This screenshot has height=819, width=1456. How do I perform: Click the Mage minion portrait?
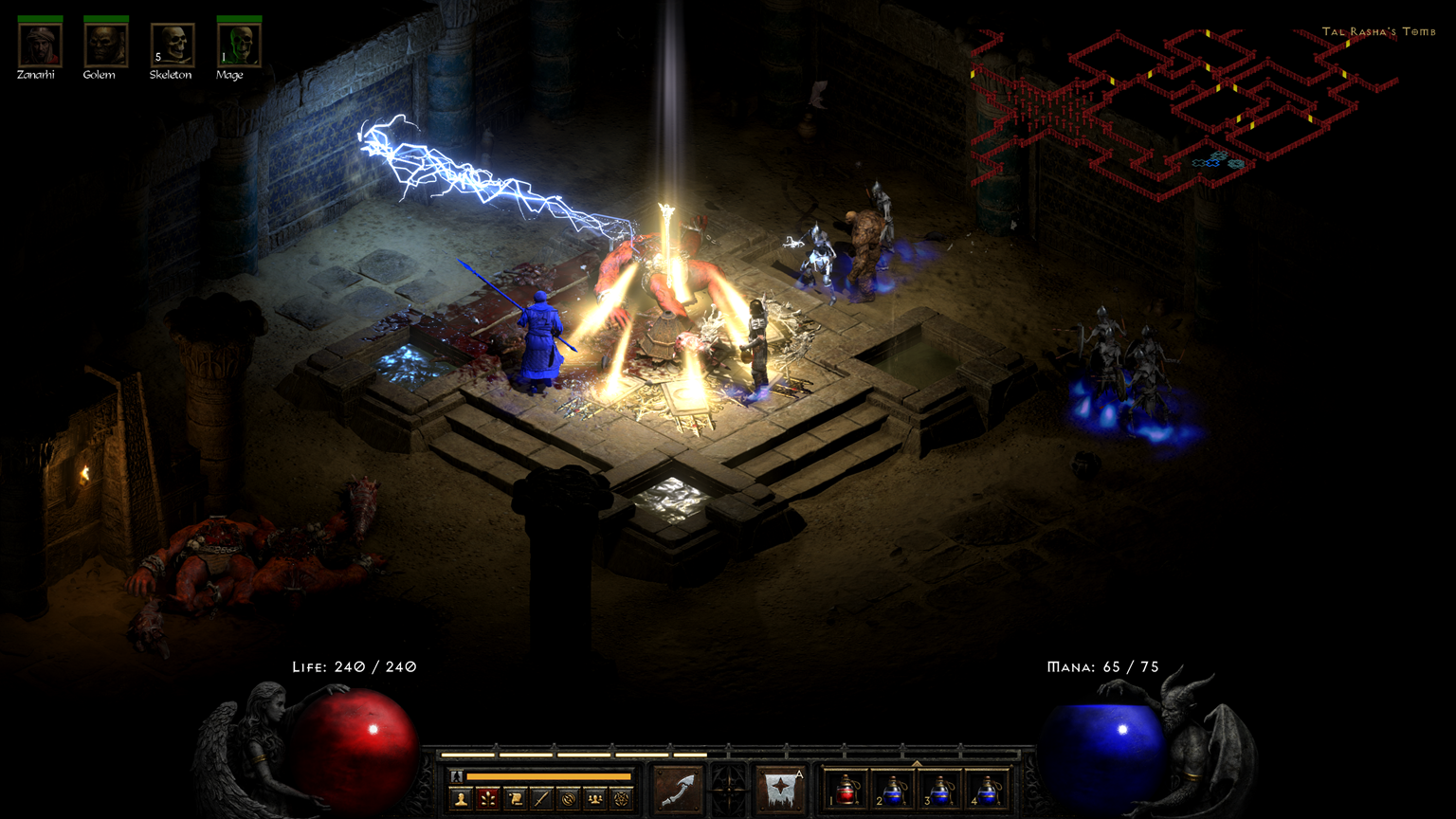click(238, 45)
